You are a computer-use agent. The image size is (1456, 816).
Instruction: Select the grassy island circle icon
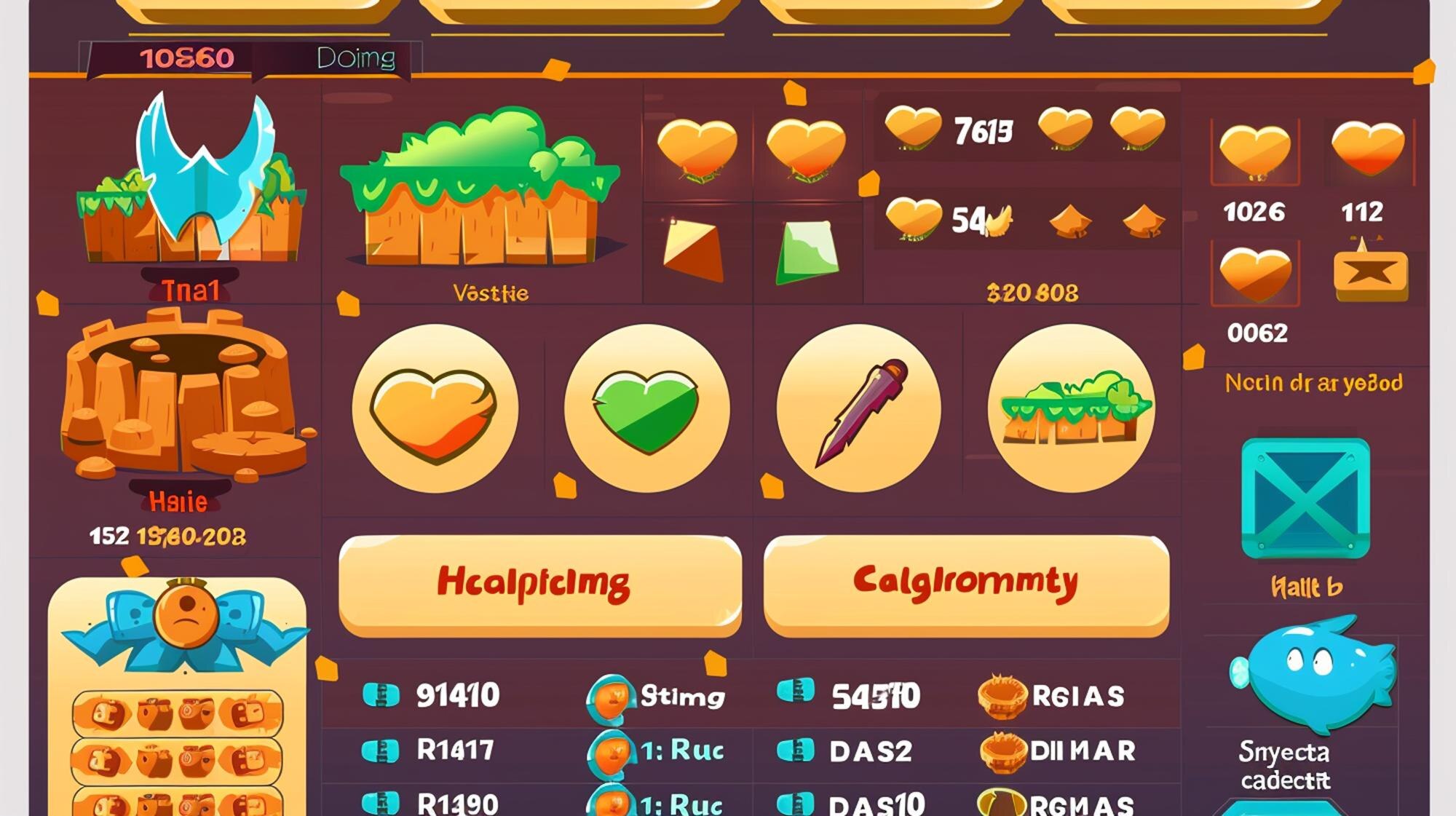coord(1071,408)
